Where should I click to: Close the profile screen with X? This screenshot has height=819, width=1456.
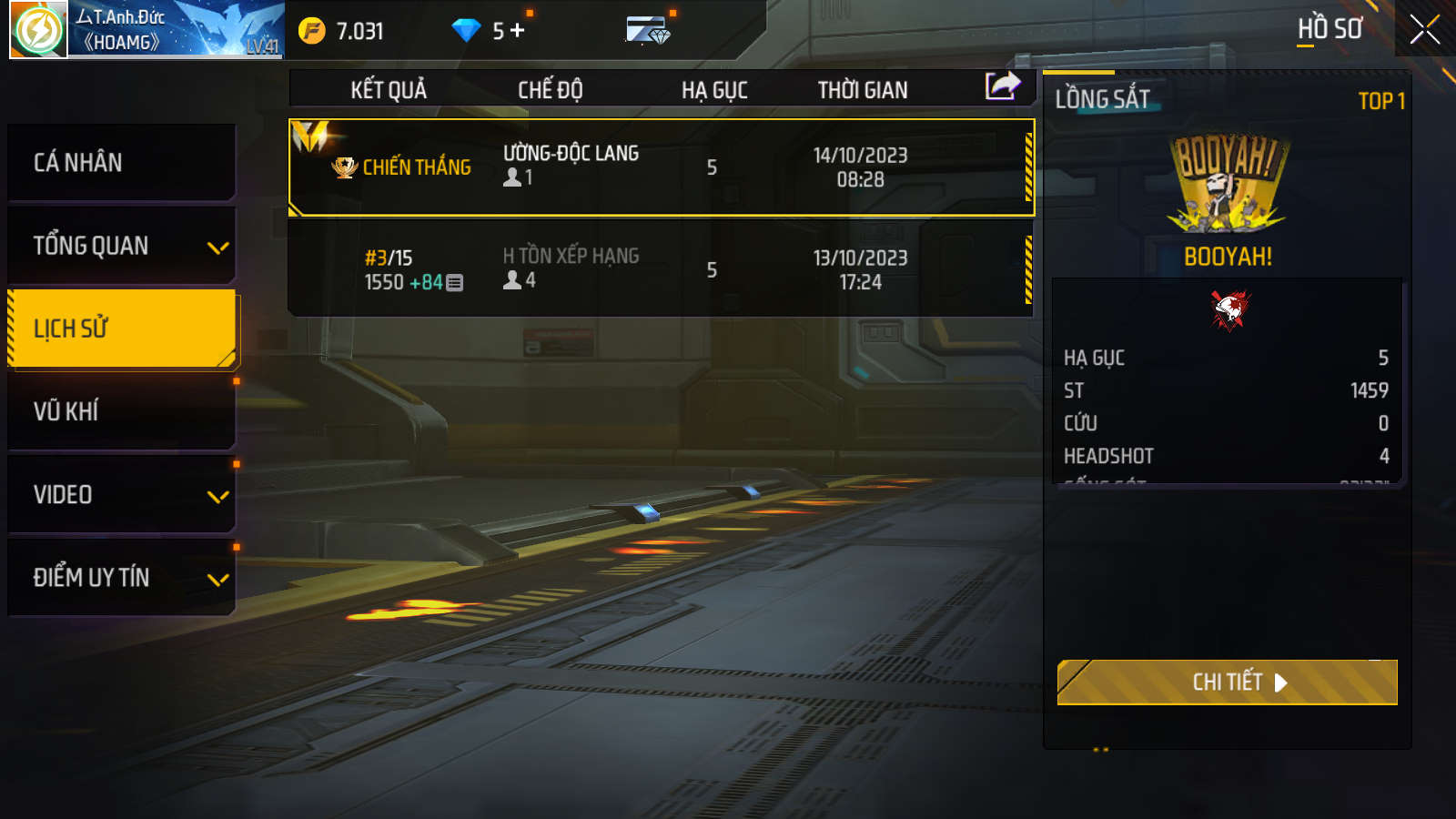[1424, 30]
